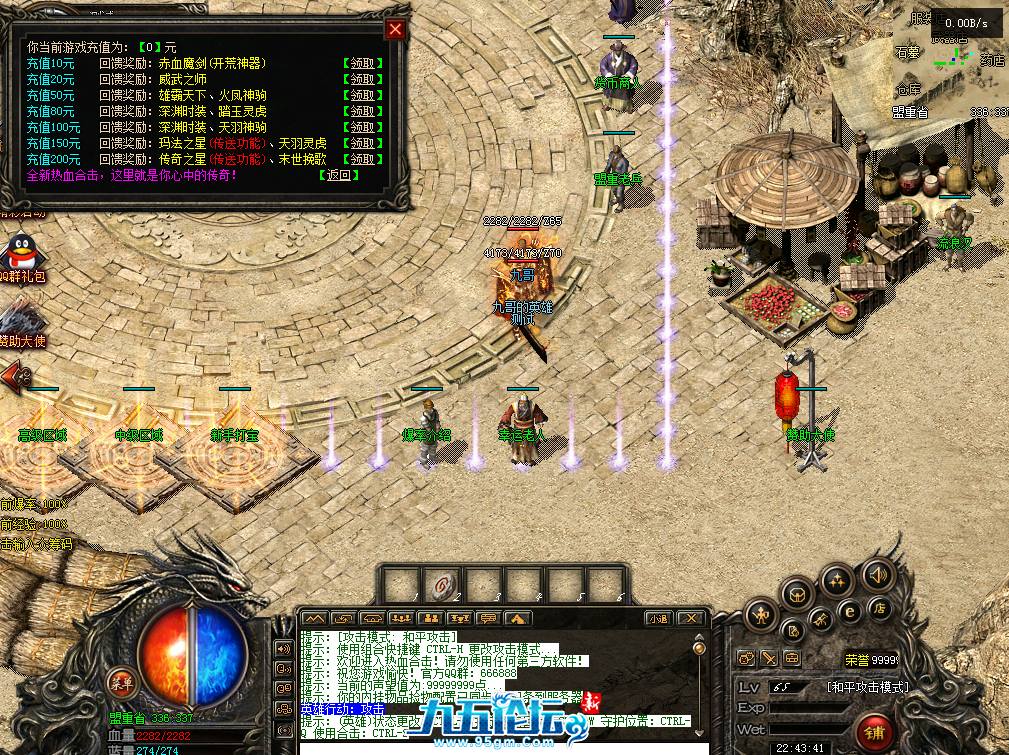Toggle sound with the speaker round button
Image resolution: width=1009 pixels, height=755 pixels.
[878, 574]
